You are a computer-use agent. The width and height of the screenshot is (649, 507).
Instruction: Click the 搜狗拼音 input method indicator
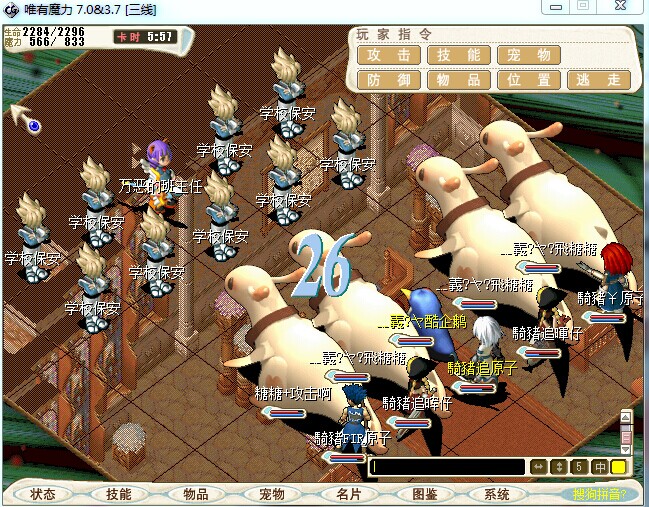tap(600, 494)
